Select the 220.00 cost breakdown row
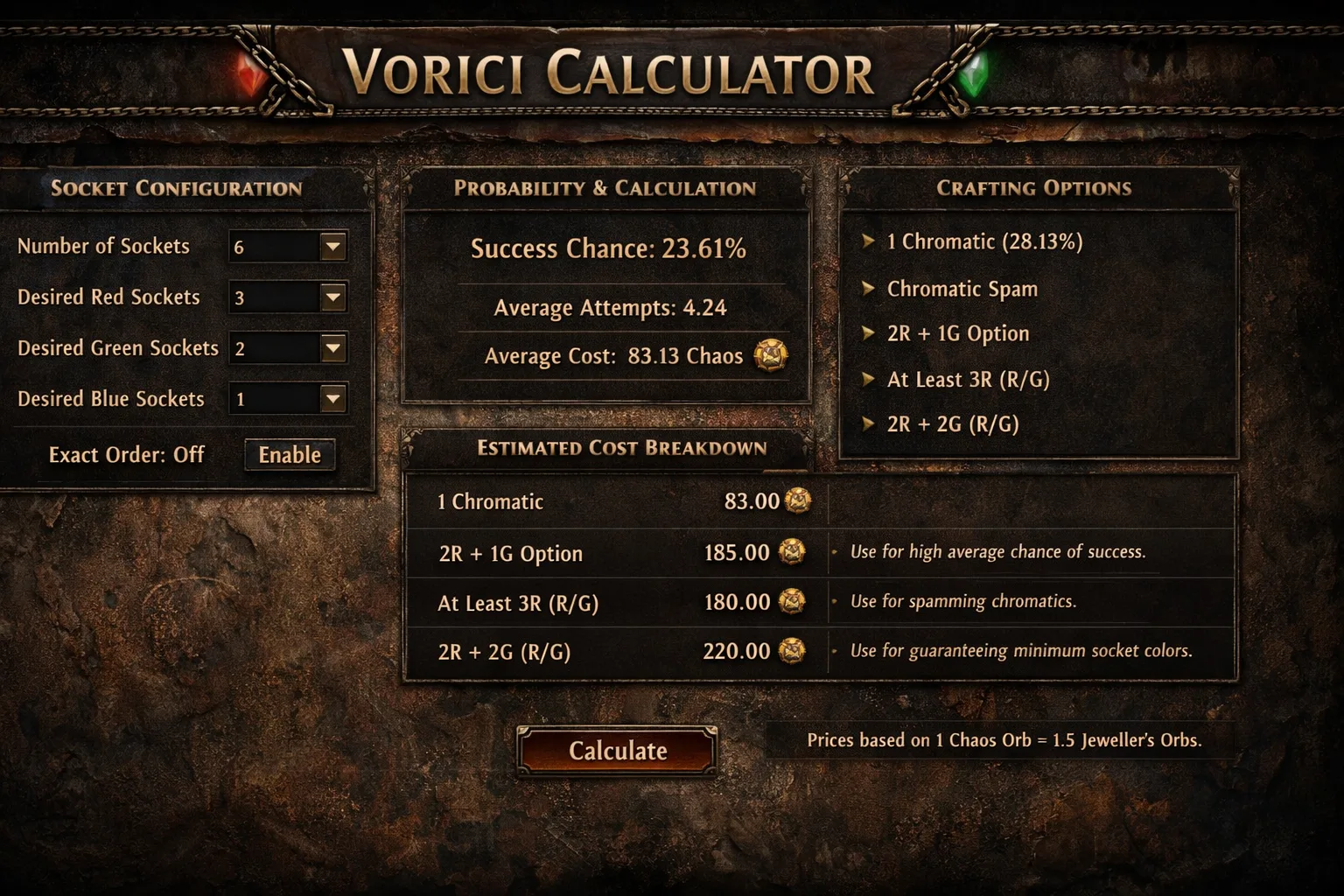This screenshot has height=896, width=1344. [612, 652]
